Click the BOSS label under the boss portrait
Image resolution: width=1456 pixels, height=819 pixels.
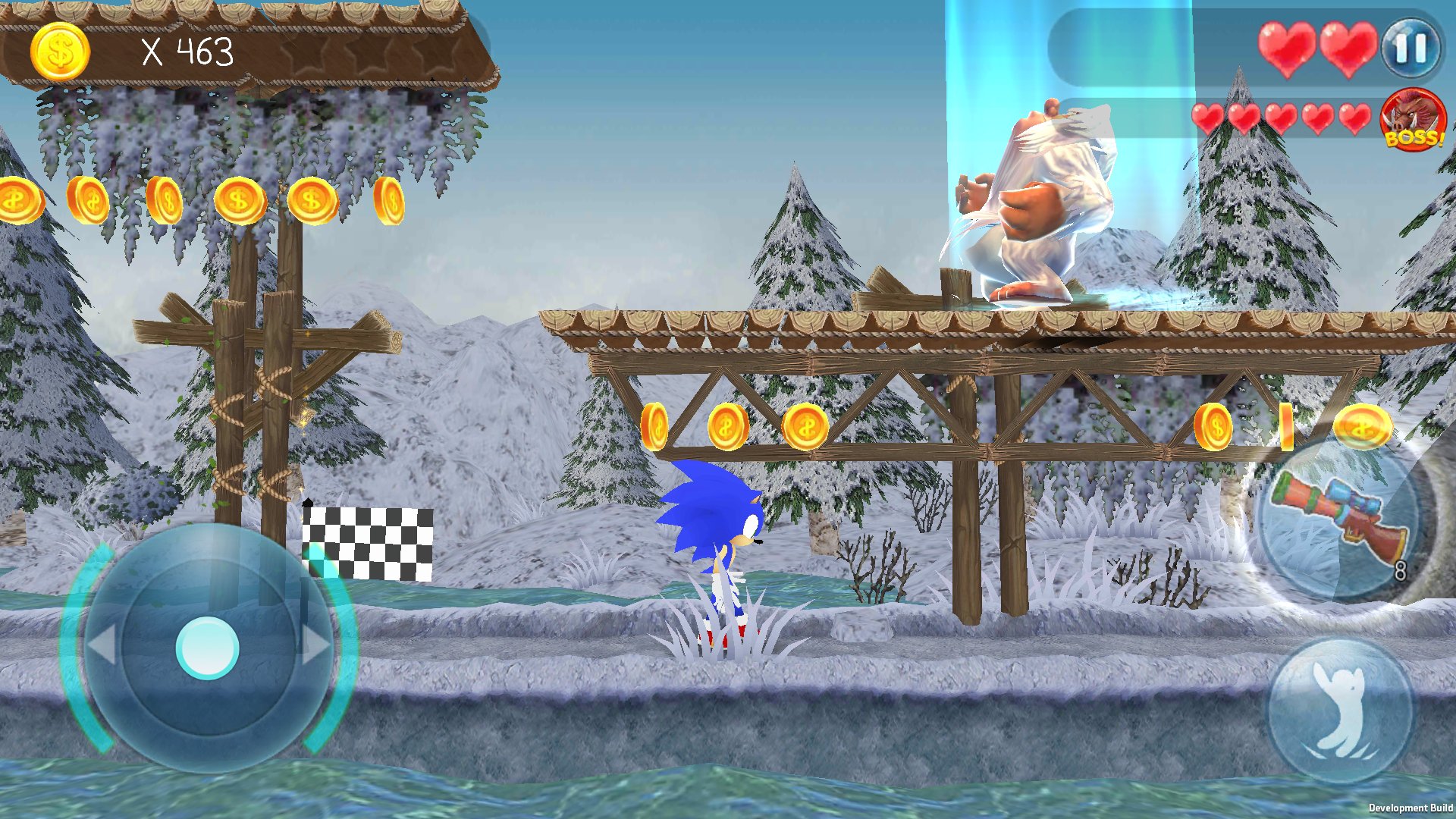[1416, 140]
